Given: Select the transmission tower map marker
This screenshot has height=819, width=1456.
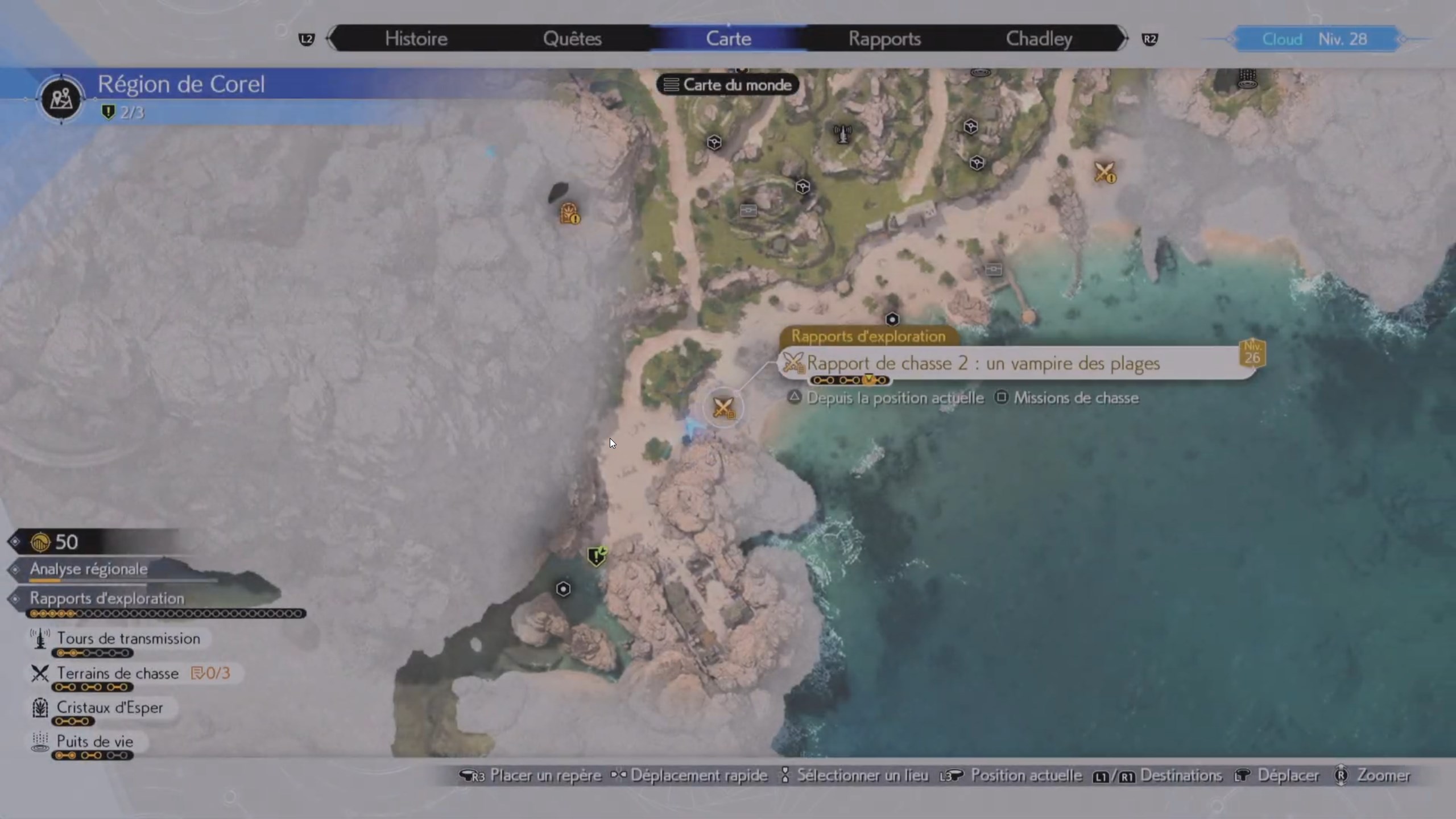Looking at the screenshot, I should click(842, 134).
